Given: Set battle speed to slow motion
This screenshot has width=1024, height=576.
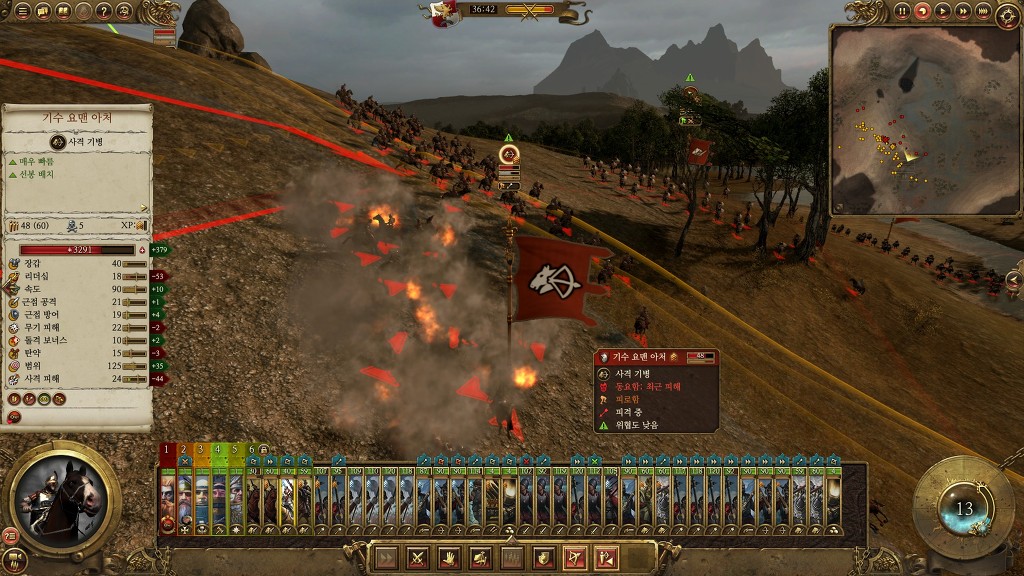Looking at the screenshot, I should point(923,11).
